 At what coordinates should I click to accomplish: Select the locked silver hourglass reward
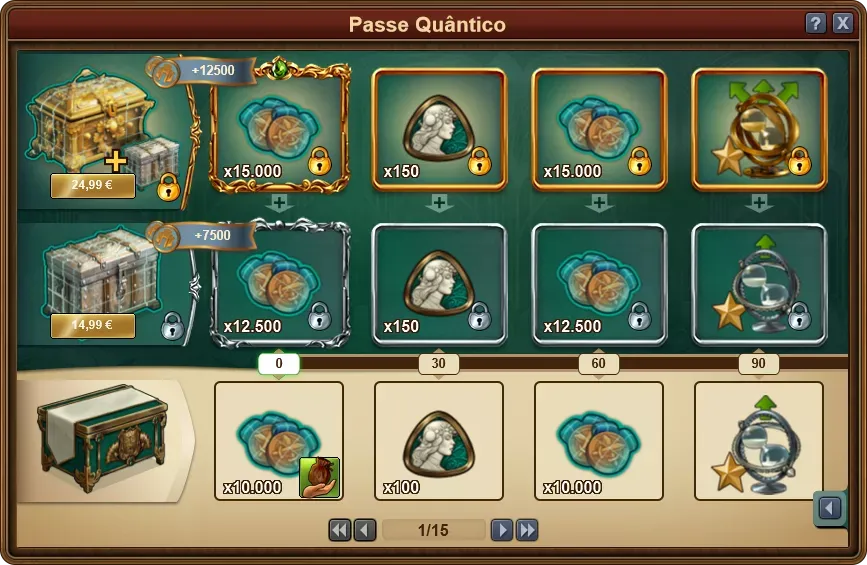(x=758, y=285)
